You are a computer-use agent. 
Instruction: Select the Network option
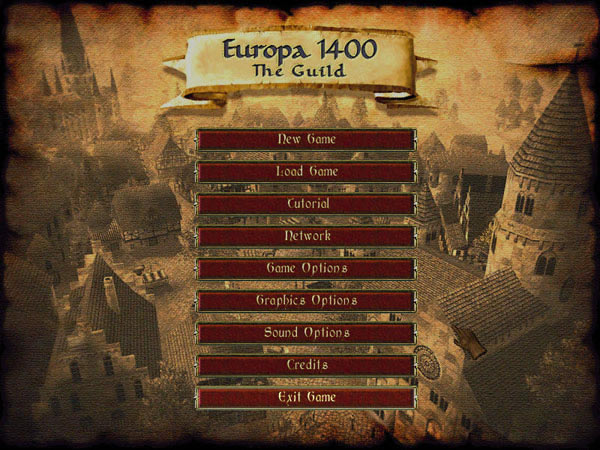coord(306,236)
